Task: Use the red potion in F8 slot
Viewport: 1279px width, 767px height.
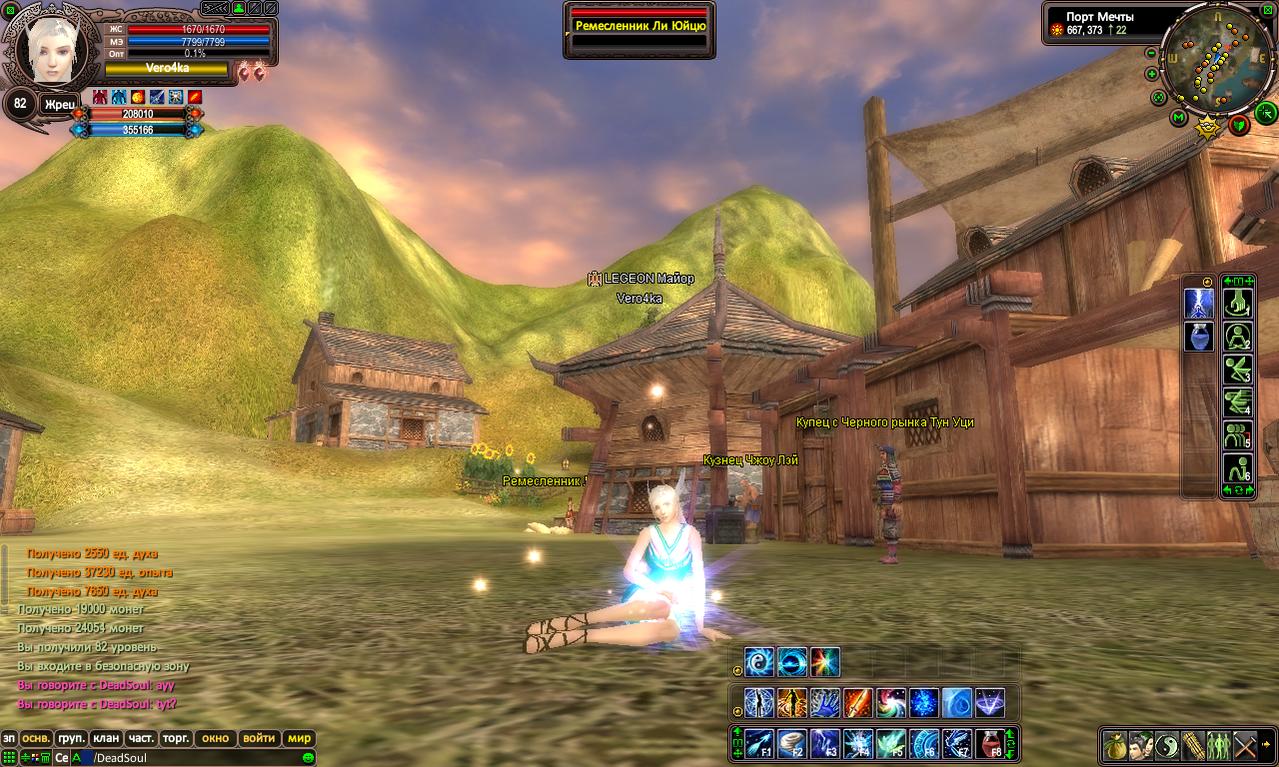Action: (989, 744)
